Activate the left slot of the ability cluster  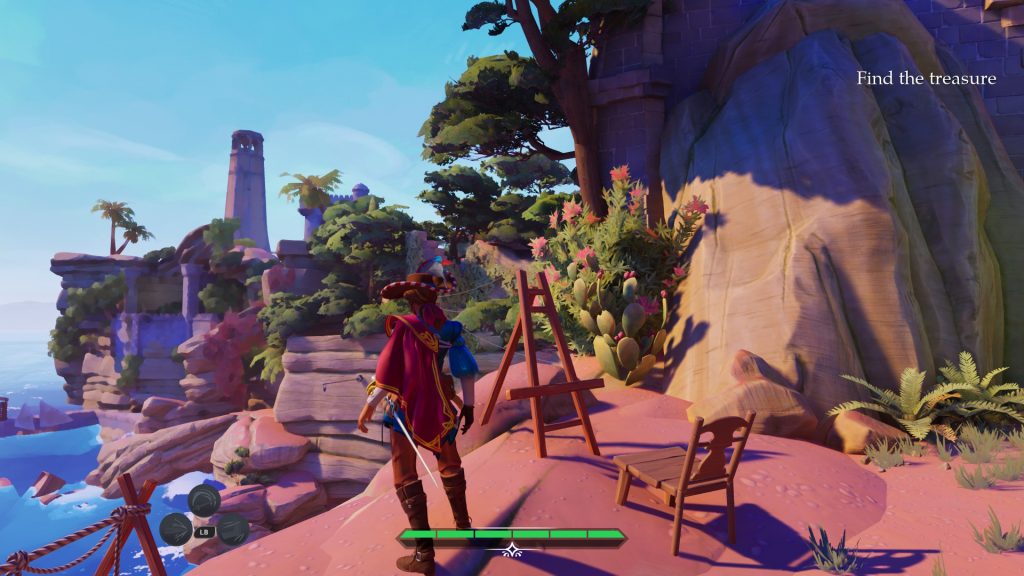pyautogui.click(x=175, y=529)
